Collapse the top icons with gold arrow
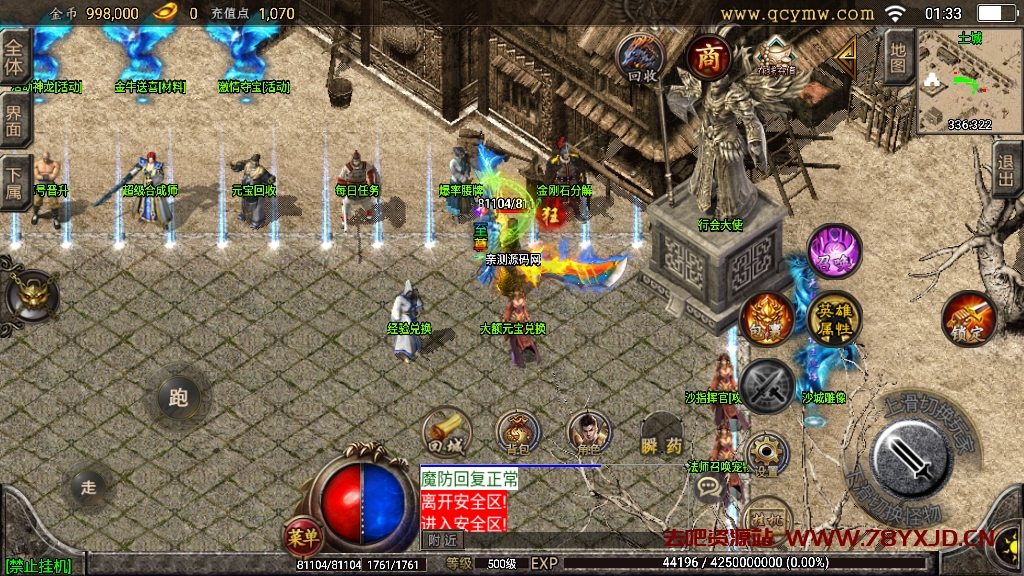Screen dimensions: 1024x576 (847, 53)
